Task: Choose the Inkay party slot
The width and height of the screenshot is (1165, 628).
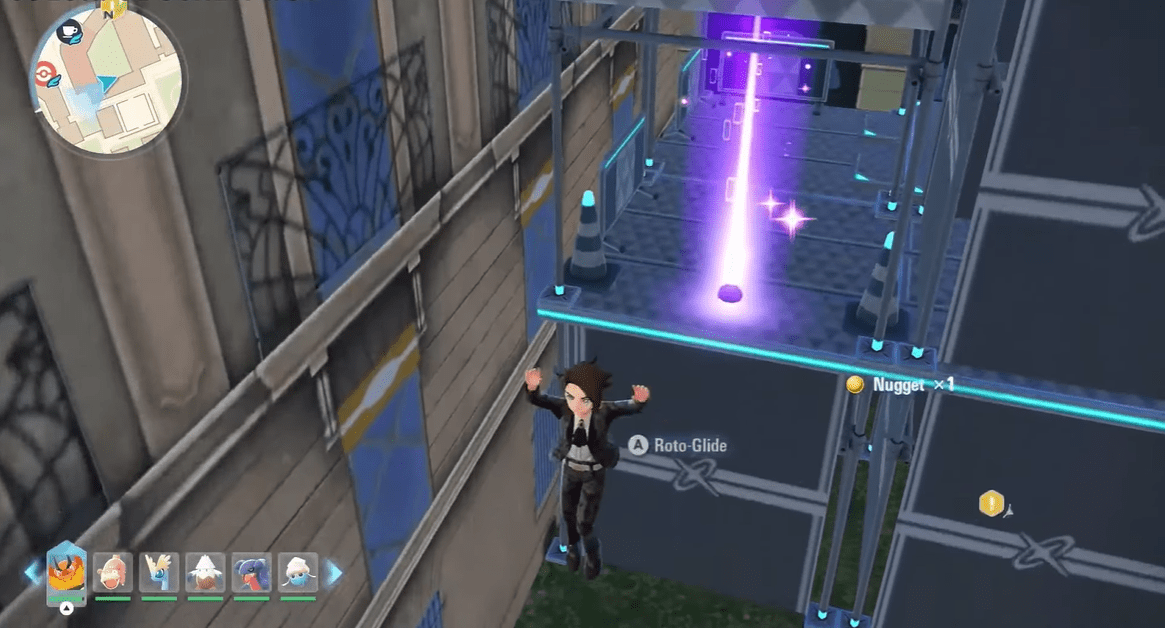Action: pyautogui.click(x=297, y=573)
